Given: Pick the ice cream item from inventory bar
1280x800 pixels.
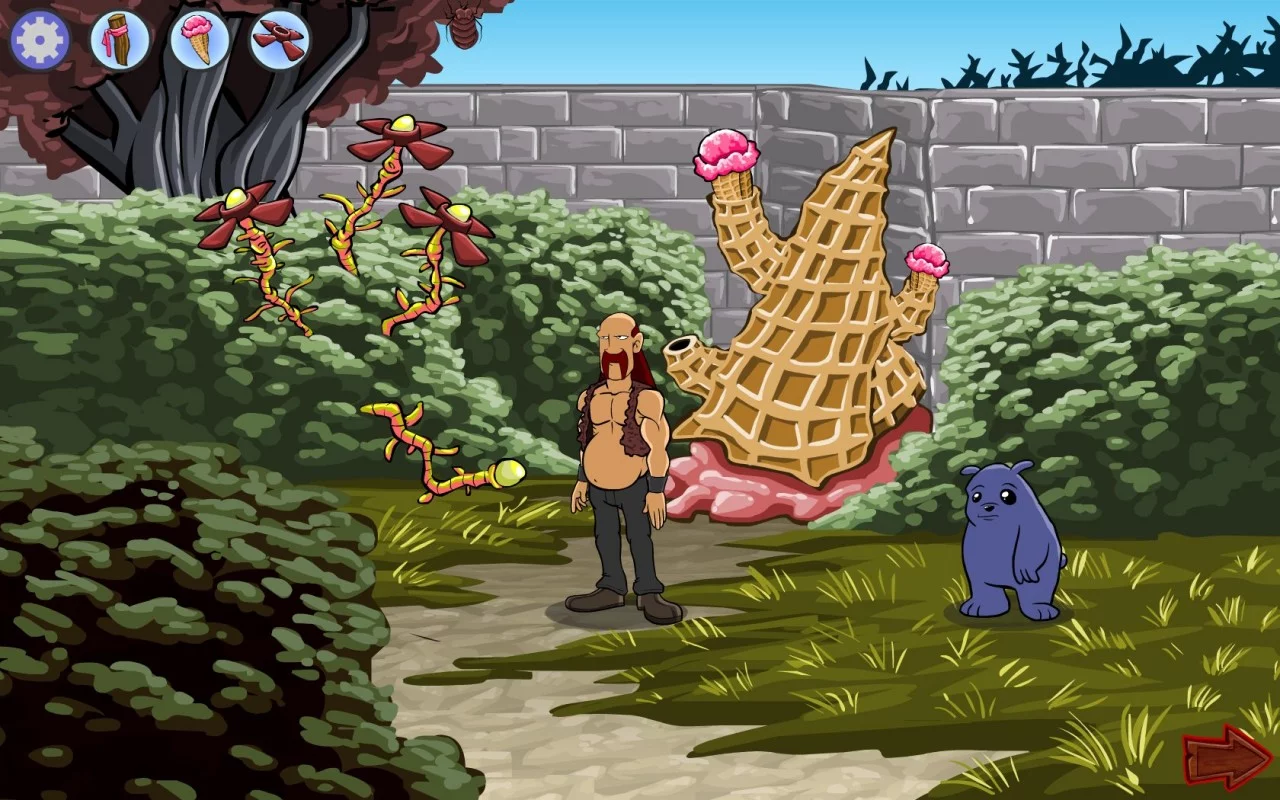Looking at the screenshot, I should click(199, 38).
